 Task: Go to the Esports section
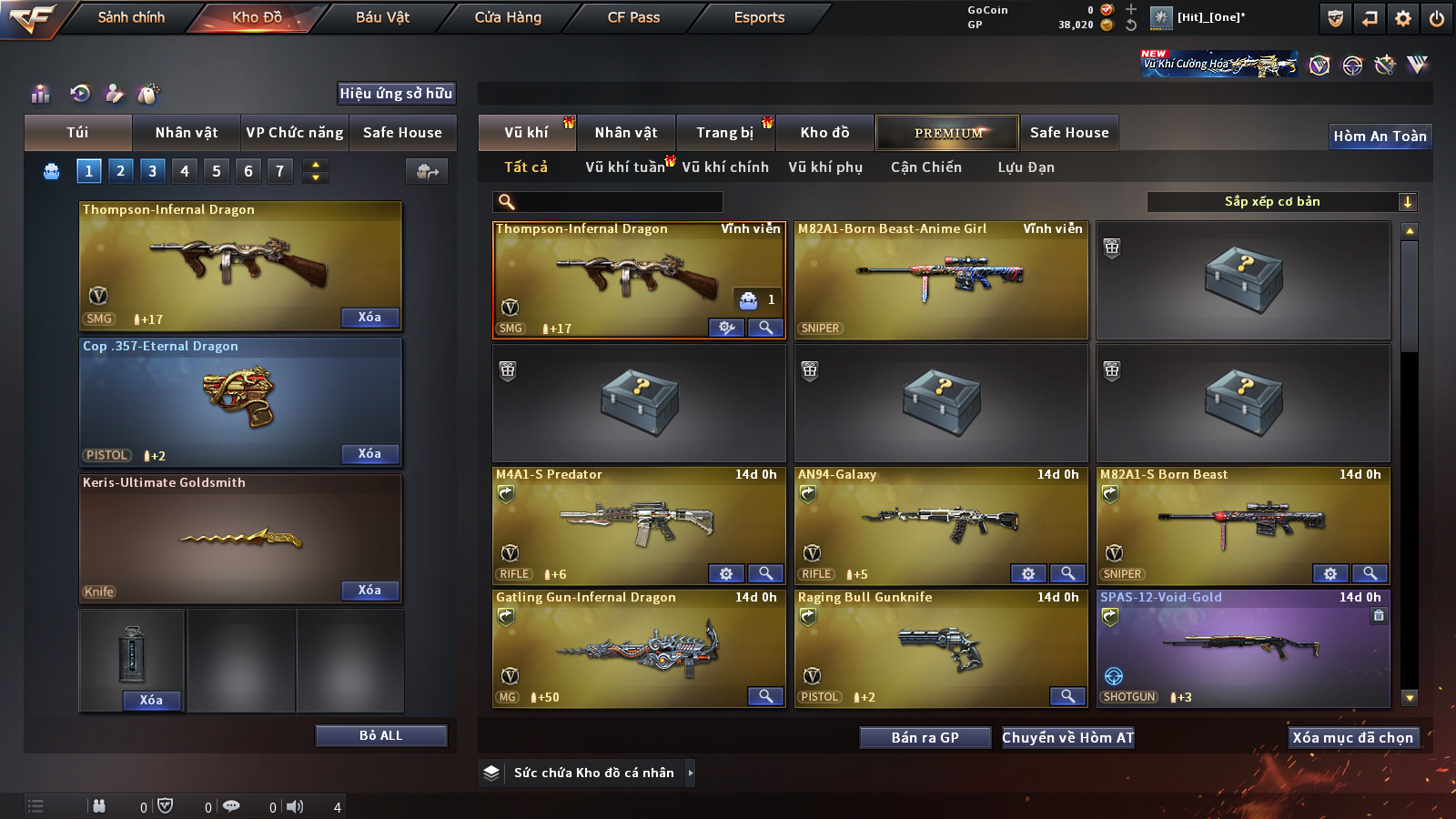[759, 17]
